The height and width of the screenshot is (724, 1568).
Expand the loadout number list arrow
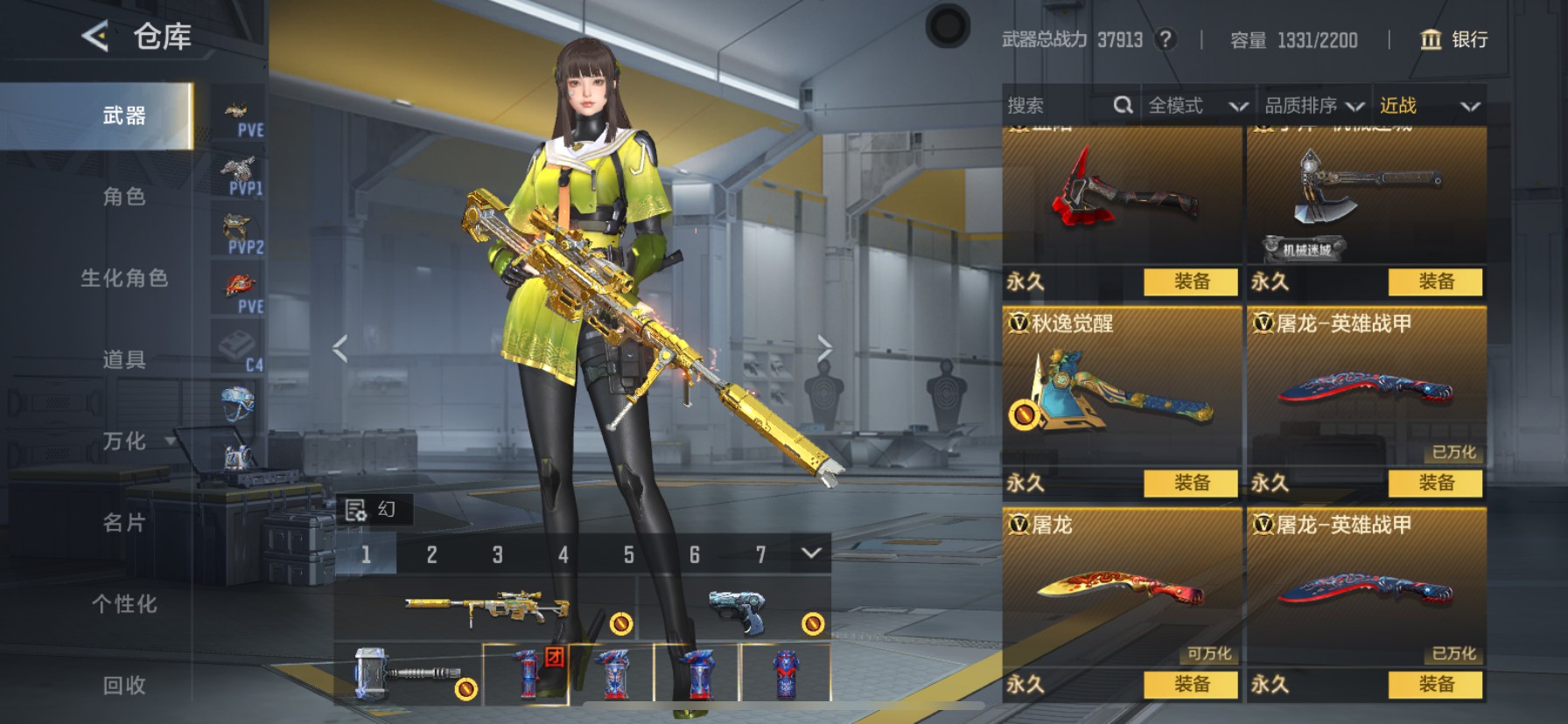pyautogui.click(x=811, y=553)
